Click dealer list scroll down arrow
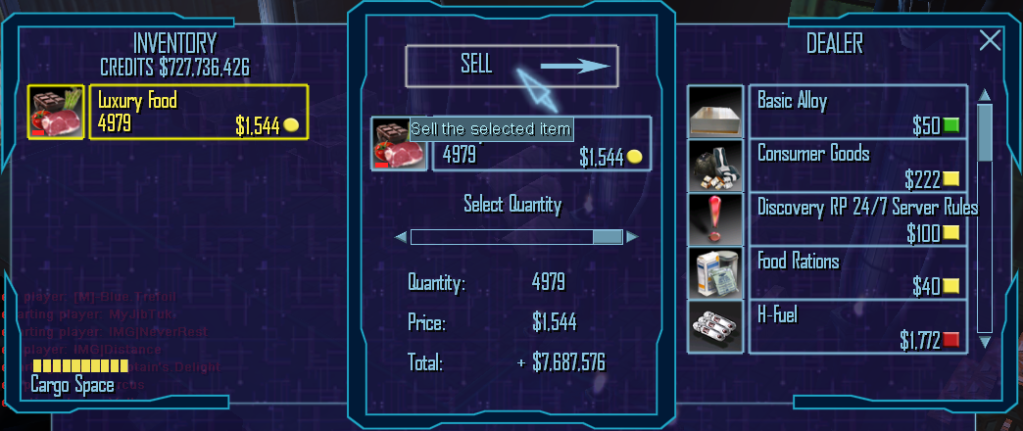Screen dimensions: 1023x431 click(x=984, y=342)
